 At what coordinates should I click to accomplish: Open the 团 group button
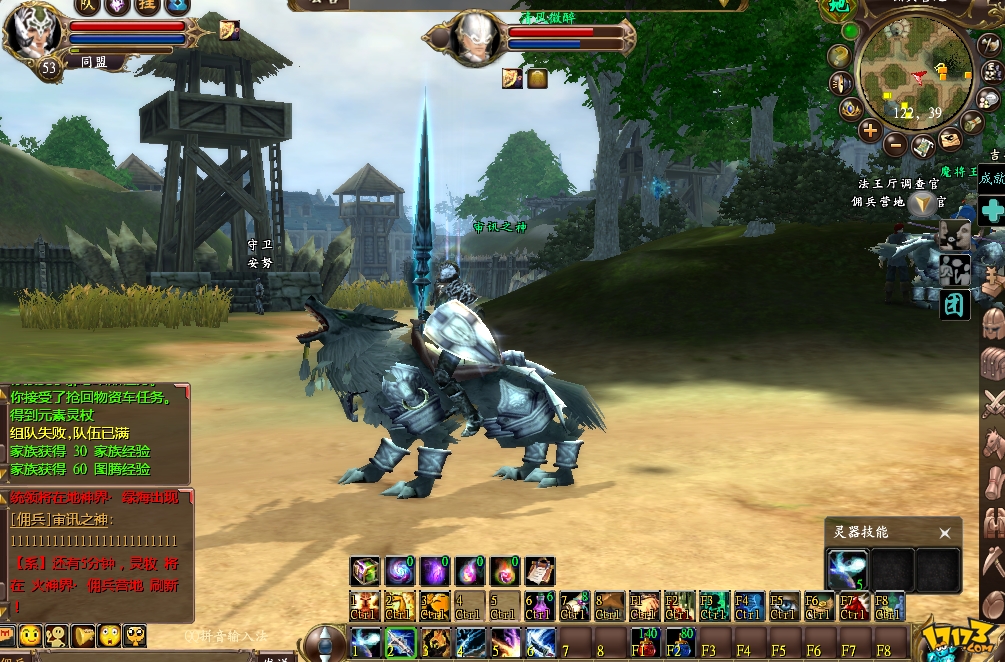(955, 304)
